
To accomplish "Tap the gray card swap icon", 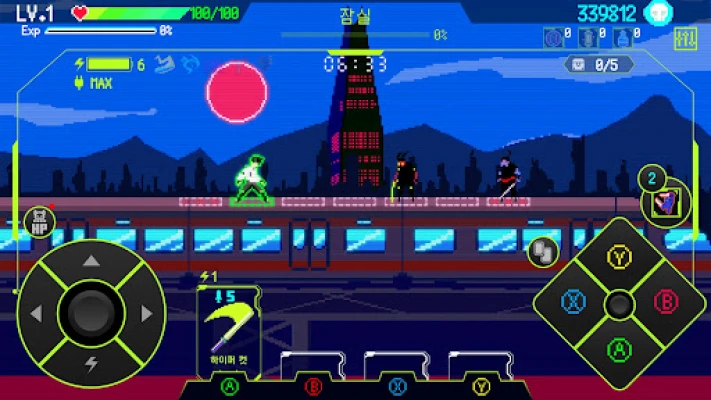I will click(x=542, y=251).
